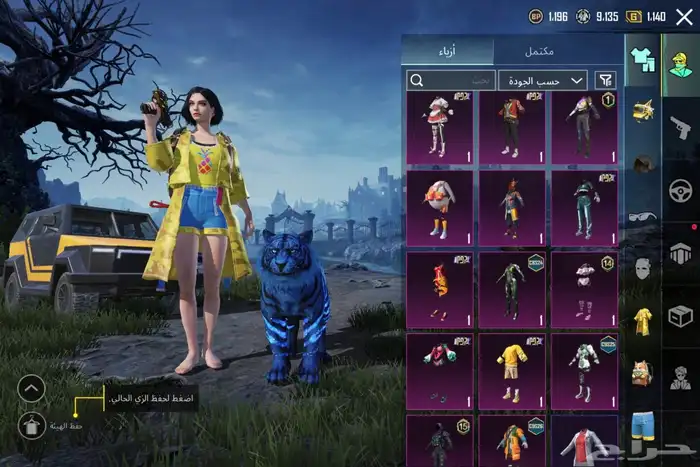The width and height of the screenshot is (700, 467).
Task: Select the yellow raincoat category icon
Action: [x=641, y=321]
